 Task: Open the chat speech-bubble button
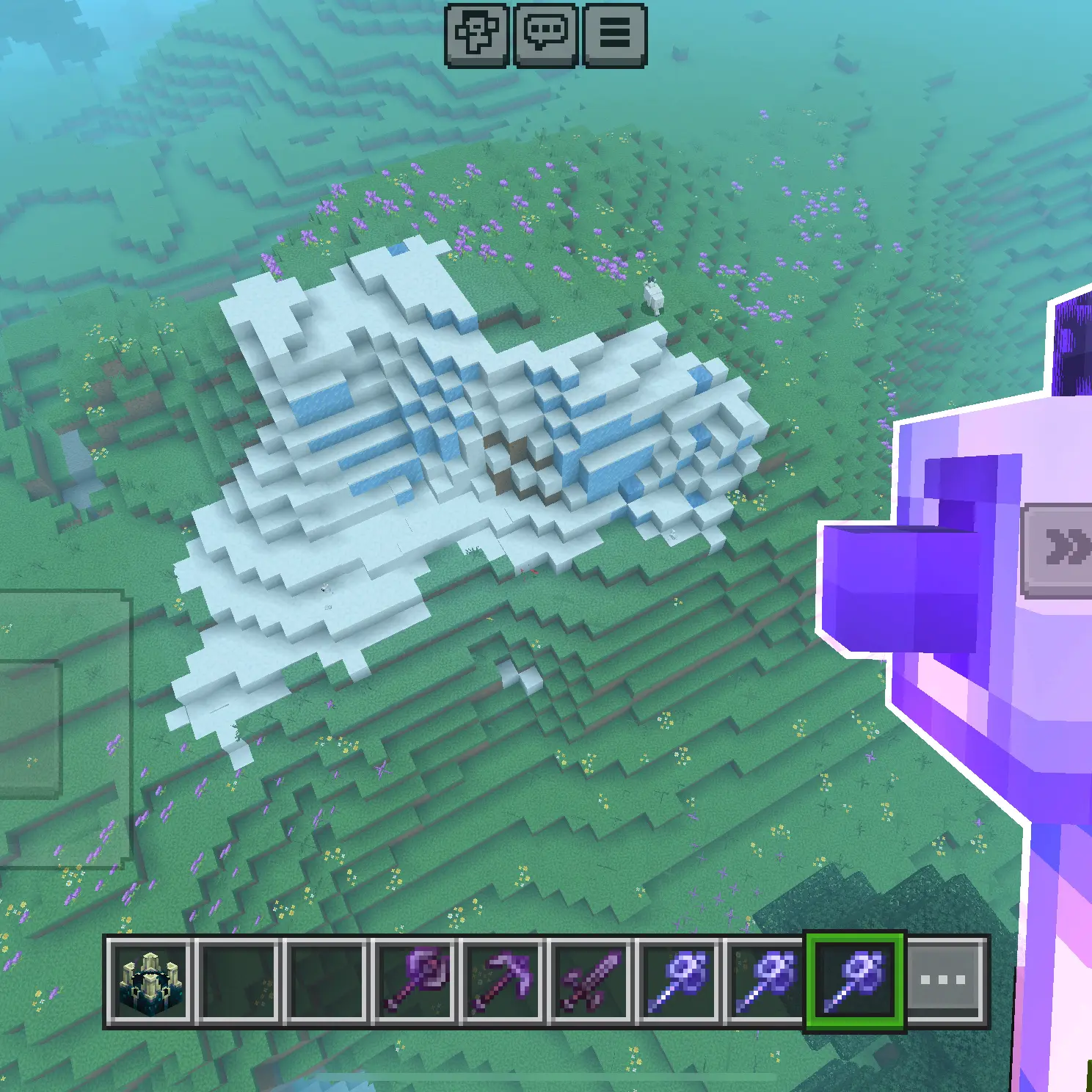[545, 34]
